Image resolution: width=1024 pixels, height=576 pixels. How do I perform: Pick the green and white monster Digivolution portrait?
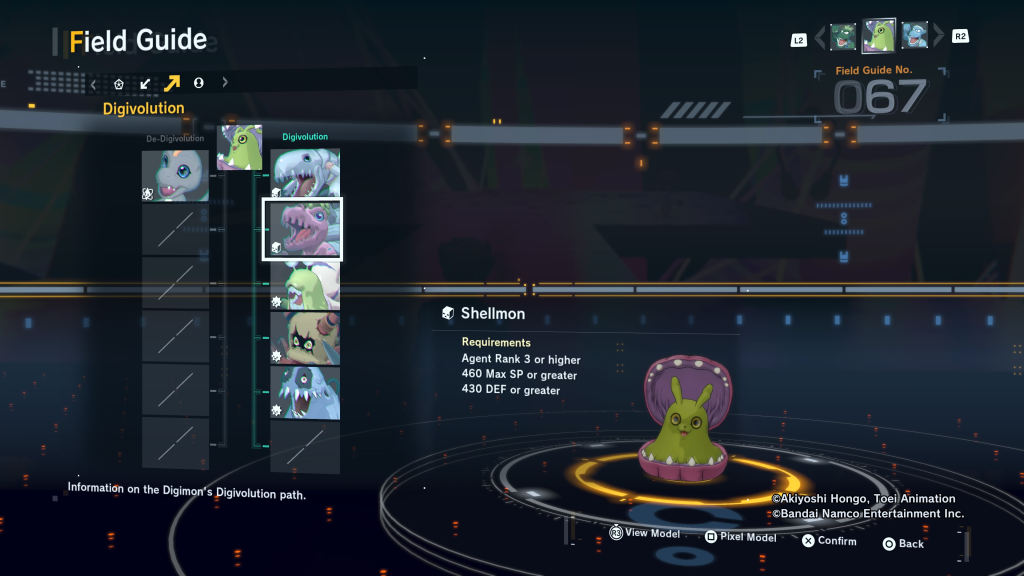pos(305,285)
